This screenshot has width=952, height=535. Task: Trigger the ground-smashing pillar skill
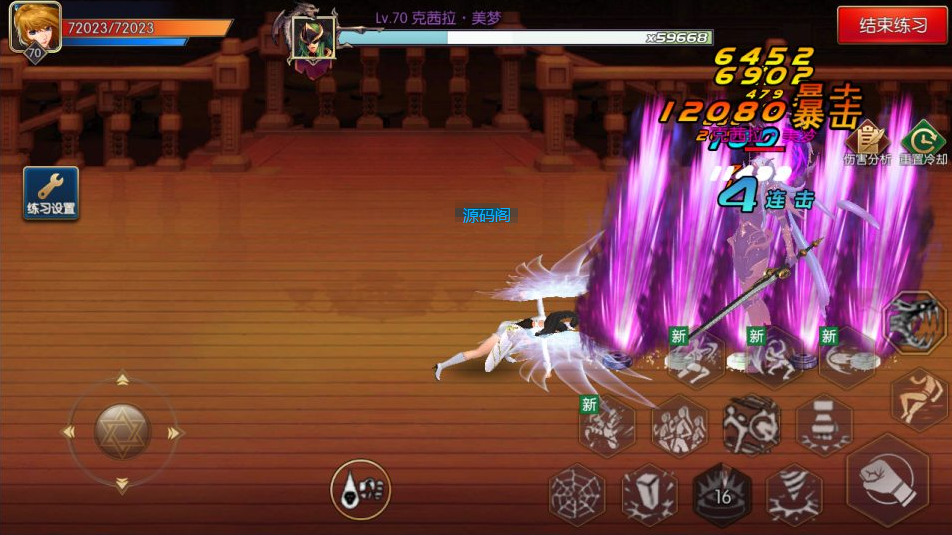[x=650, y=495]
